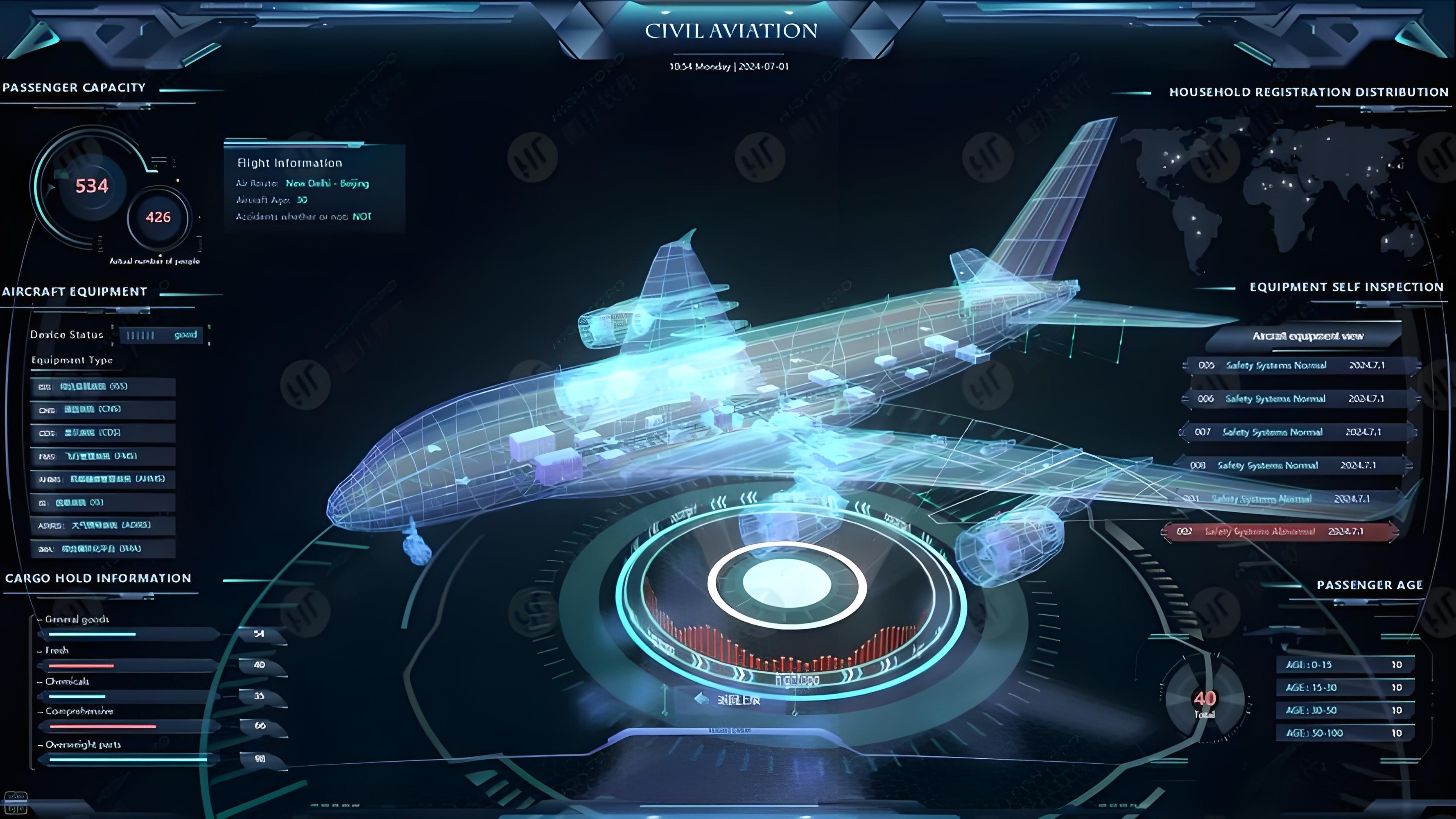Open the red Safety Systems Abnormal row

(x=1279, y=532)
